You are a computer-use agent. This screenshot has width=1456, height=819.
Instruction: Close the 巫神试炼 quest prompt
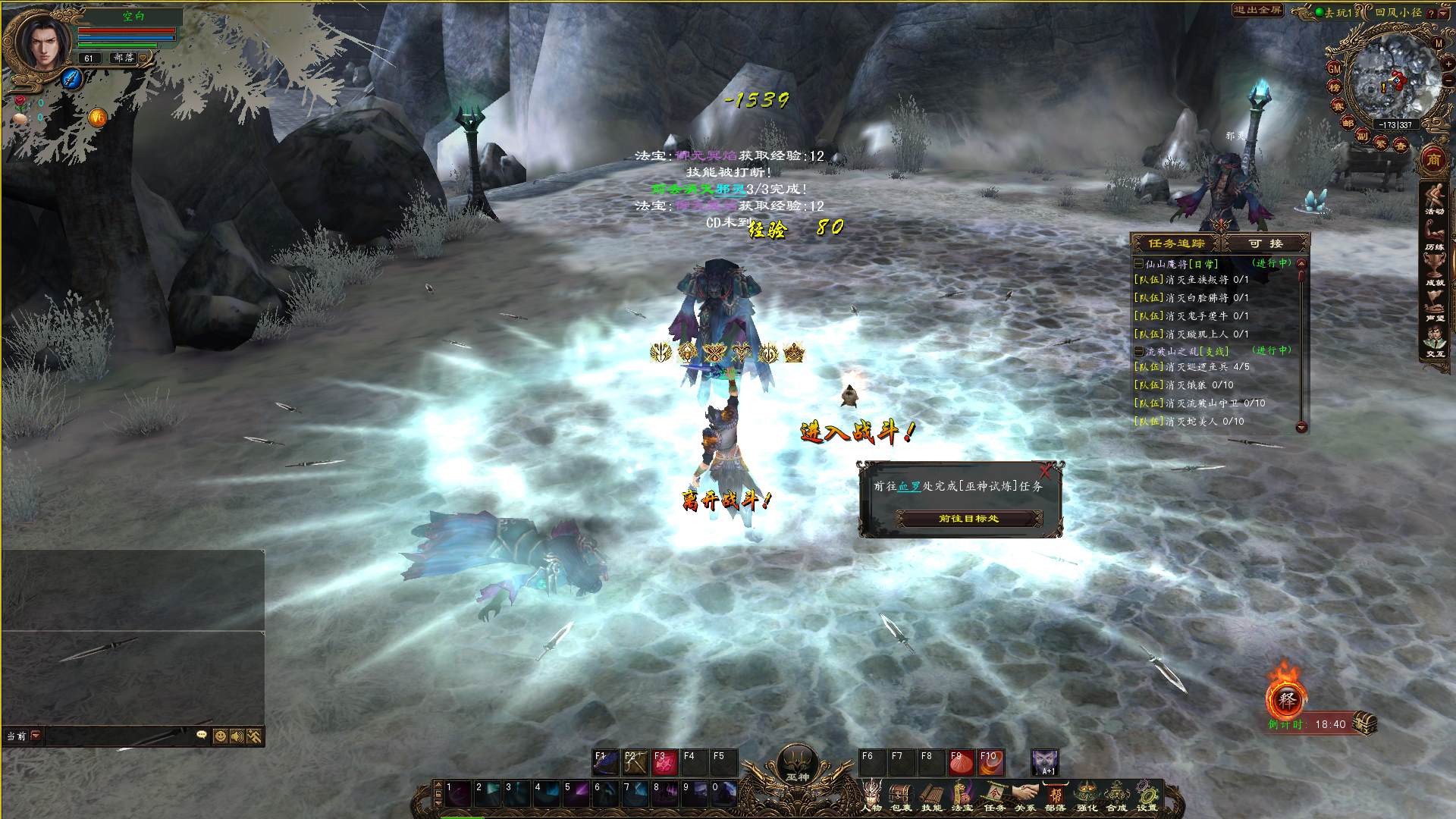[x=1045, y=471]
